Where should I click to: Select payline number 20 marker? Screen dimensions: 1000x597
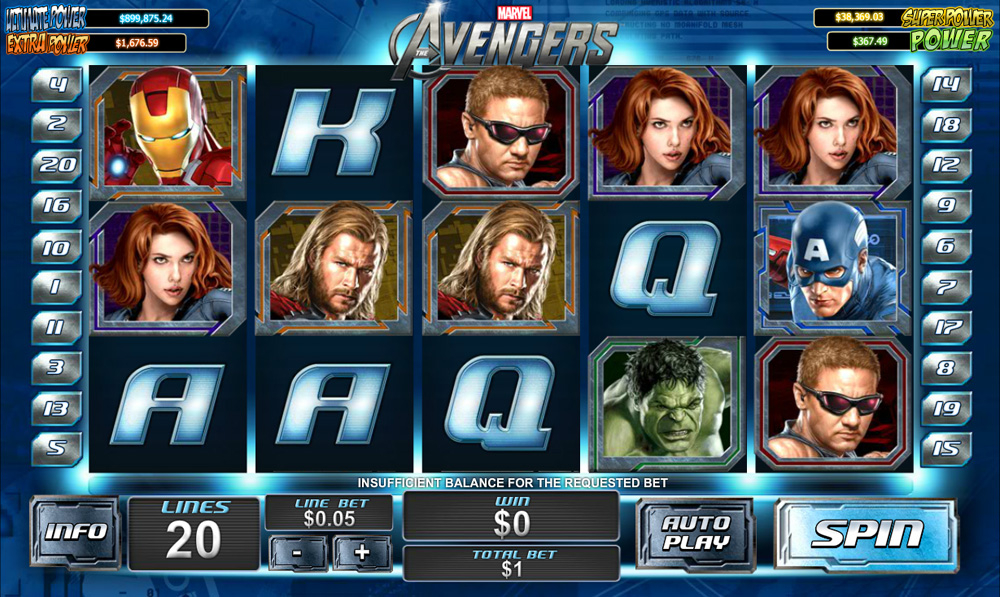click(x=57, y=165)
